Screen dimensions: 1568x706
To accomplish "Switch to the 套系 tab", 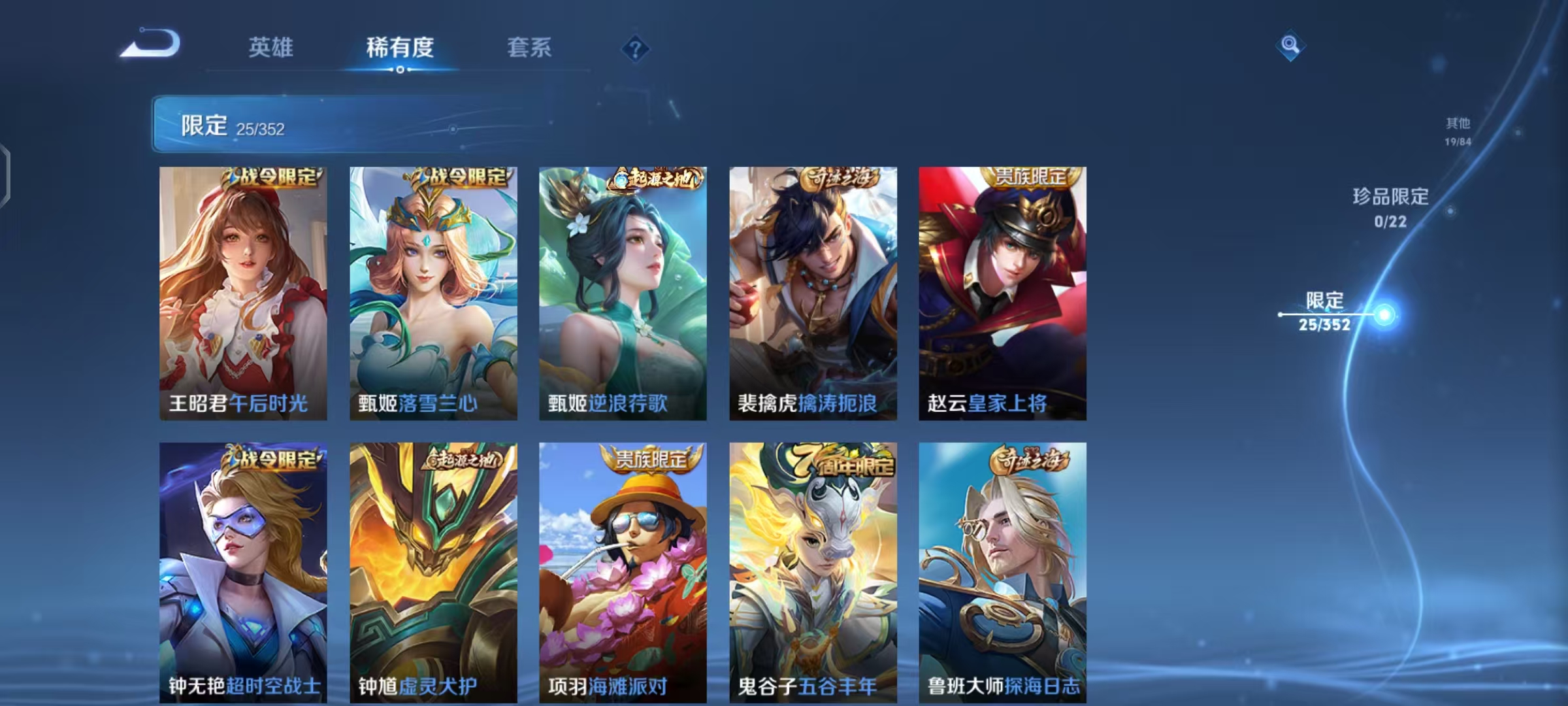I will click(529, 47).
